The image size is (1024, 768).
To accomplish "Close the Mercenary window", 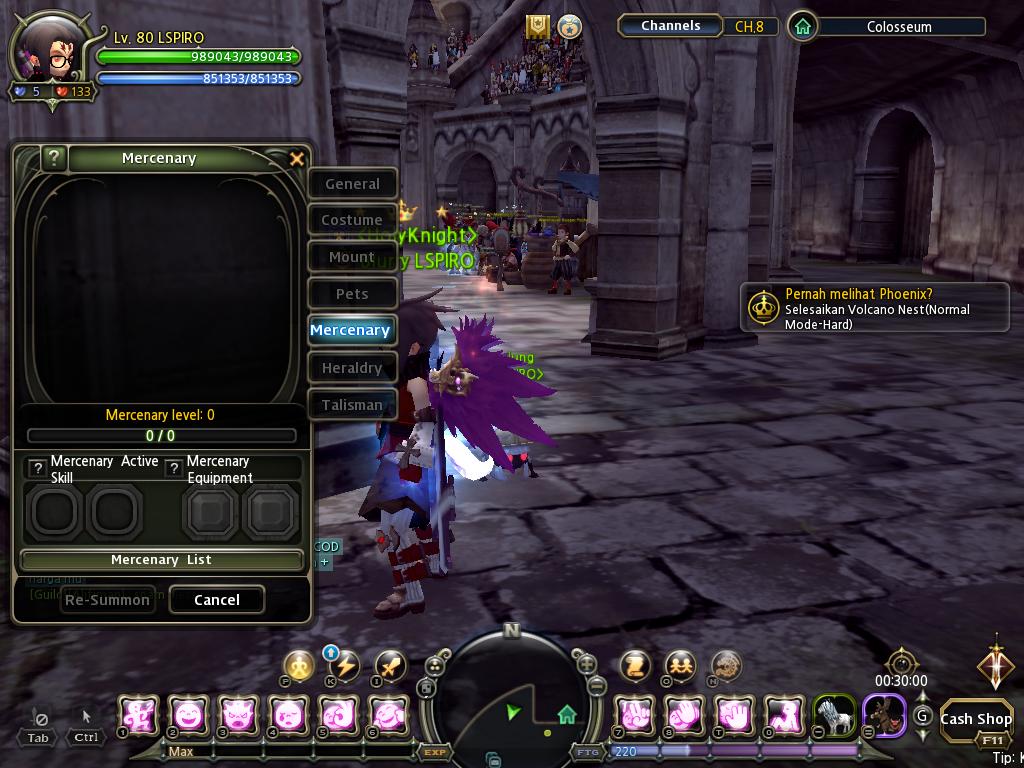I will [296, 159].
